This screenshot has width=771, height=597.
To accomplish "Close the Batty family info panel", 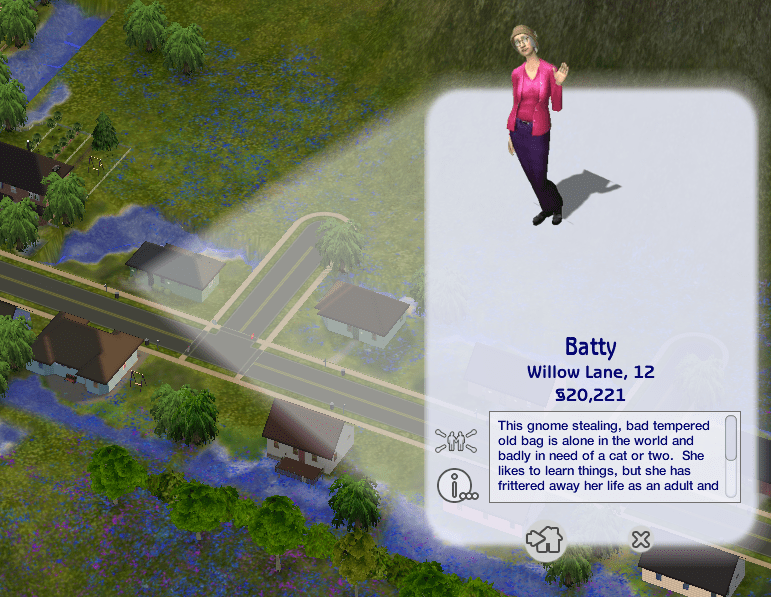I will 641,540.
